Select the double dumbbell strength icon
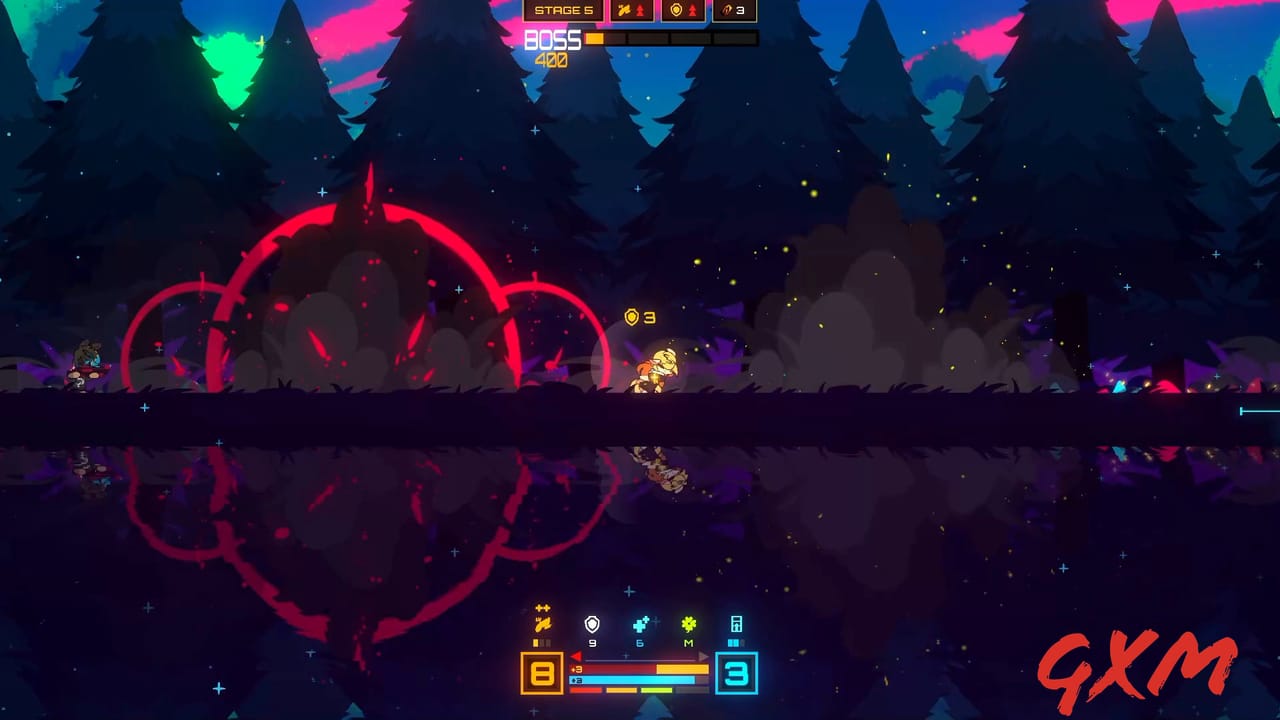1280x720 pixels. pos(542,608)
